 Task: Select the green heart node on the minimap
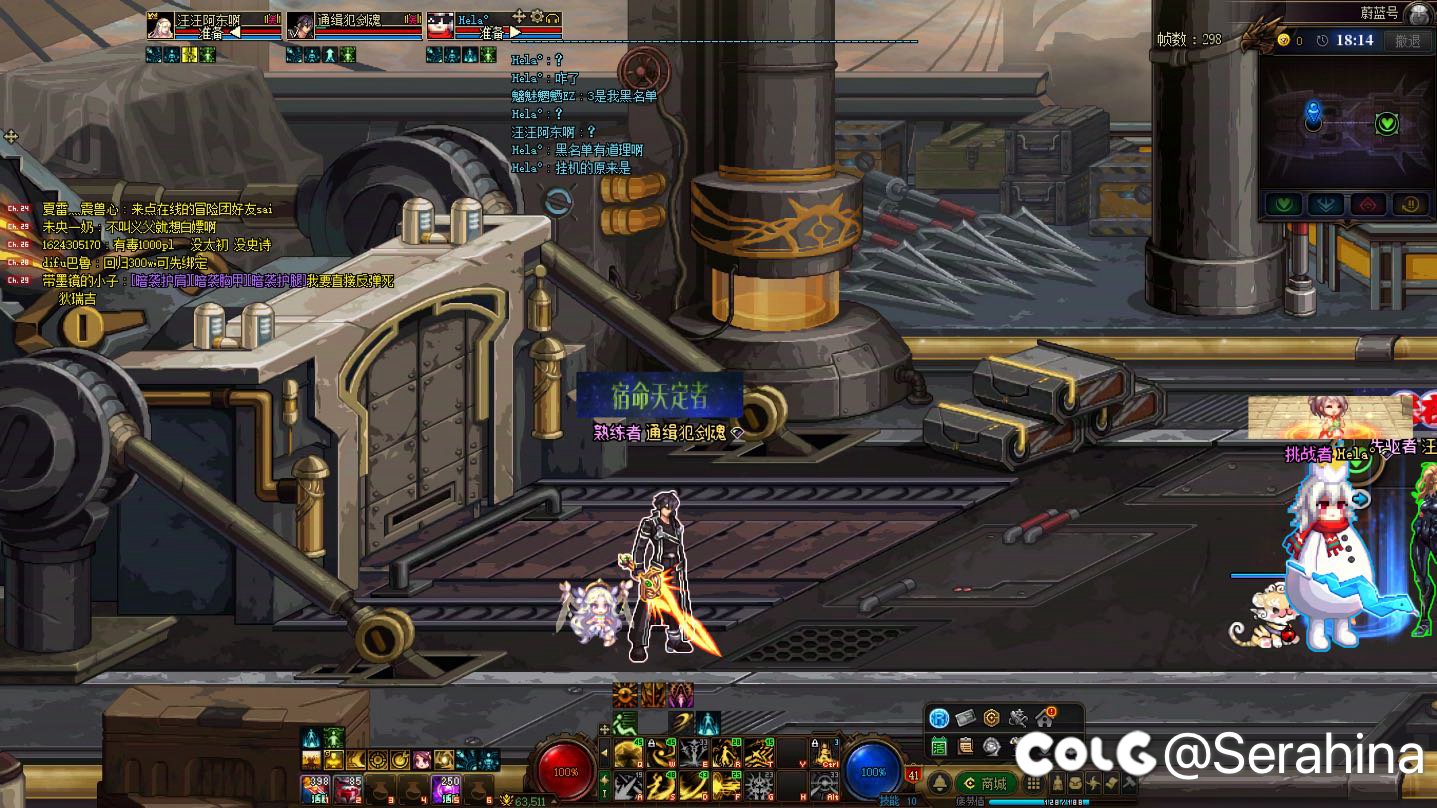(x=1386, y=124)
